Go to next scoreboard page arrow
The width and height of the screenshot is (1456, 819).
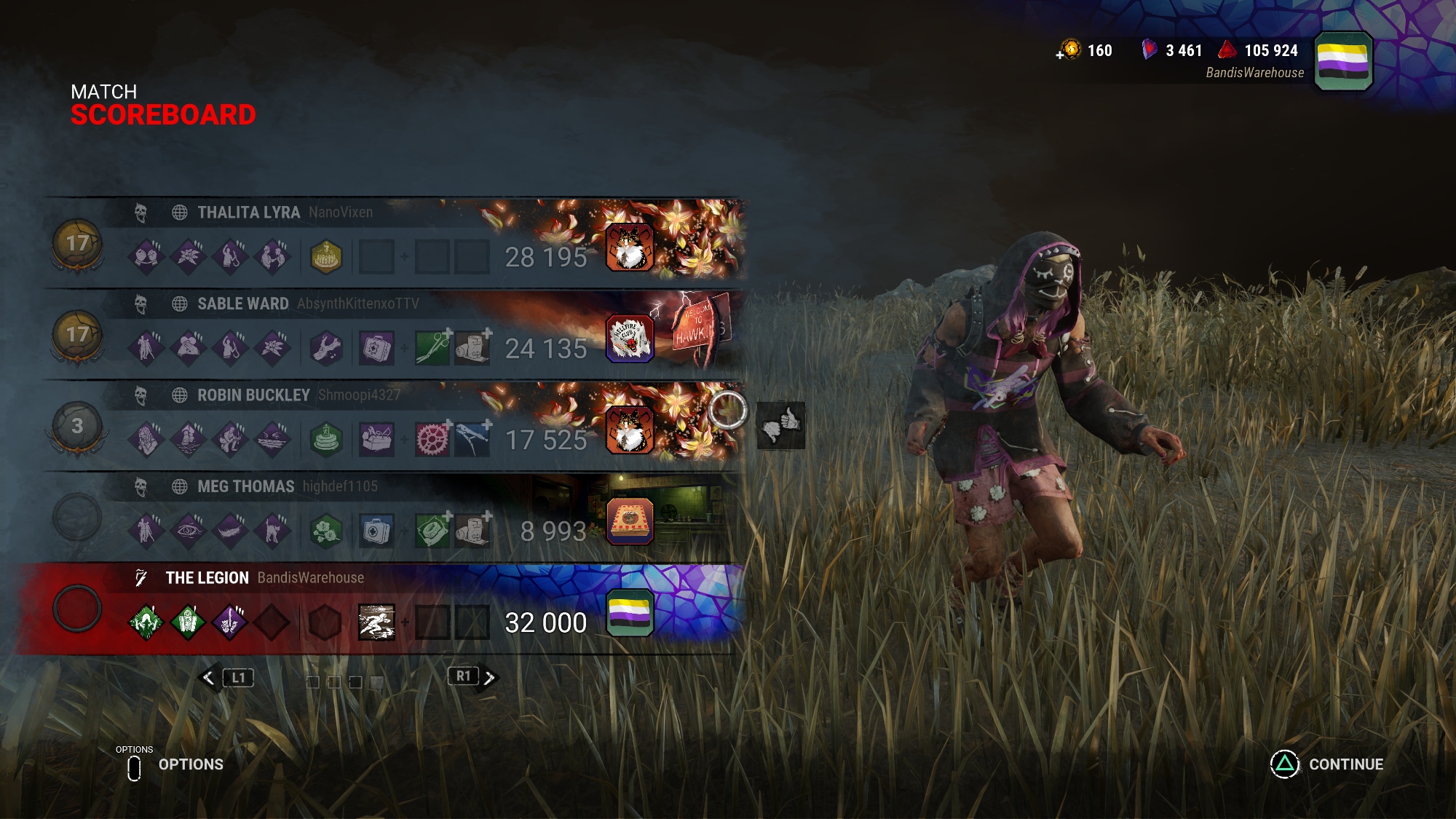click(x=489, y=678)
